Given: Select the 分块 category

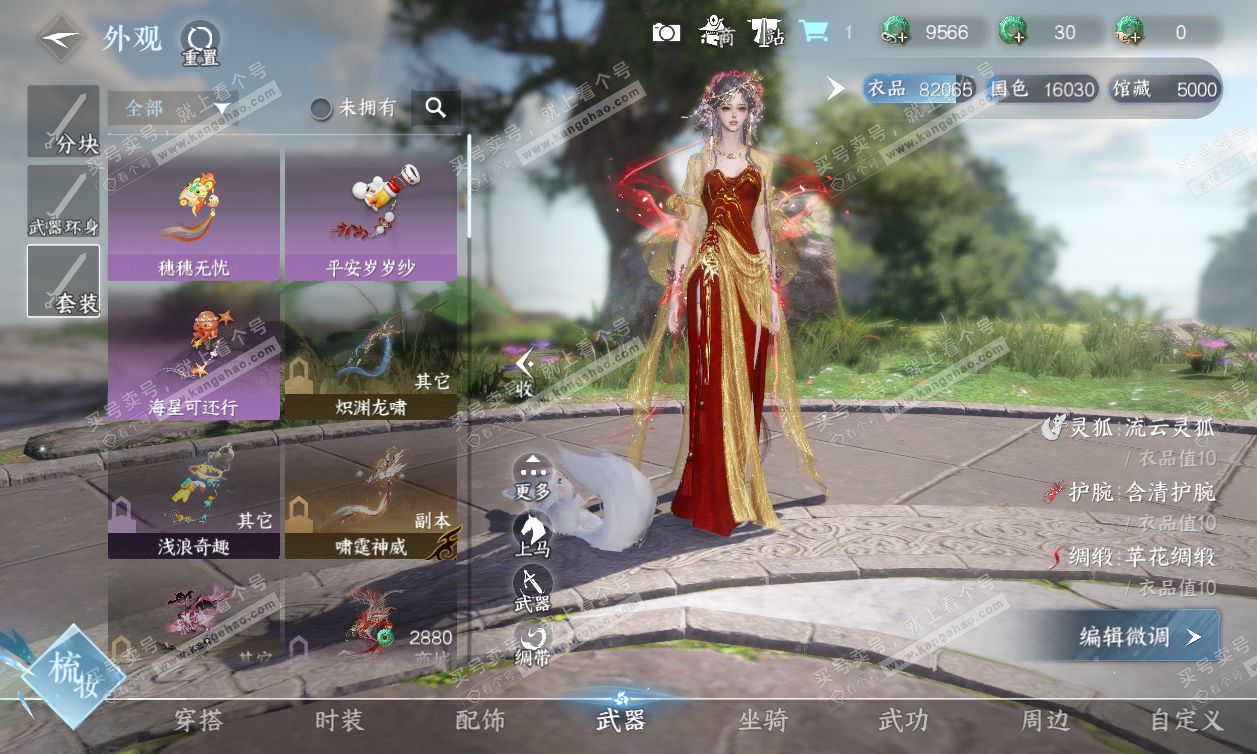Looking at the screenshot, I should 63,121.
